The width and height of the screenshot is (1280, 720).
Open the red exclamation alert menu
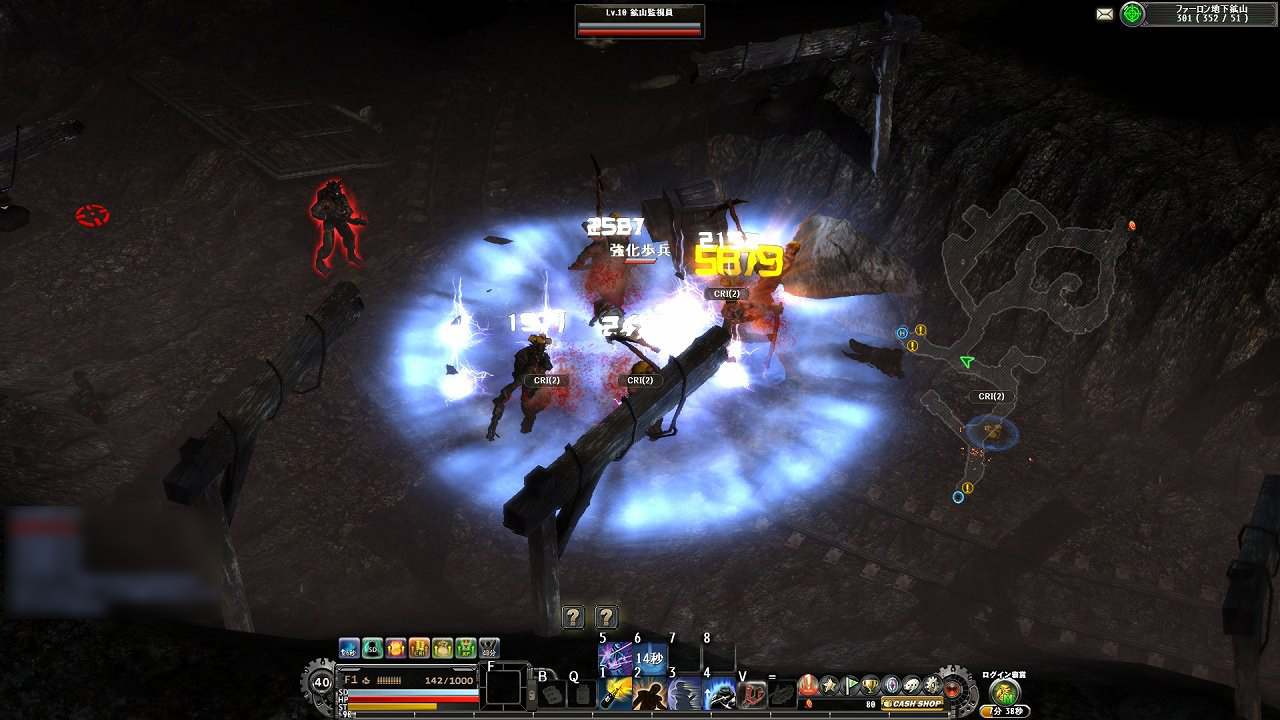(806, 685)
